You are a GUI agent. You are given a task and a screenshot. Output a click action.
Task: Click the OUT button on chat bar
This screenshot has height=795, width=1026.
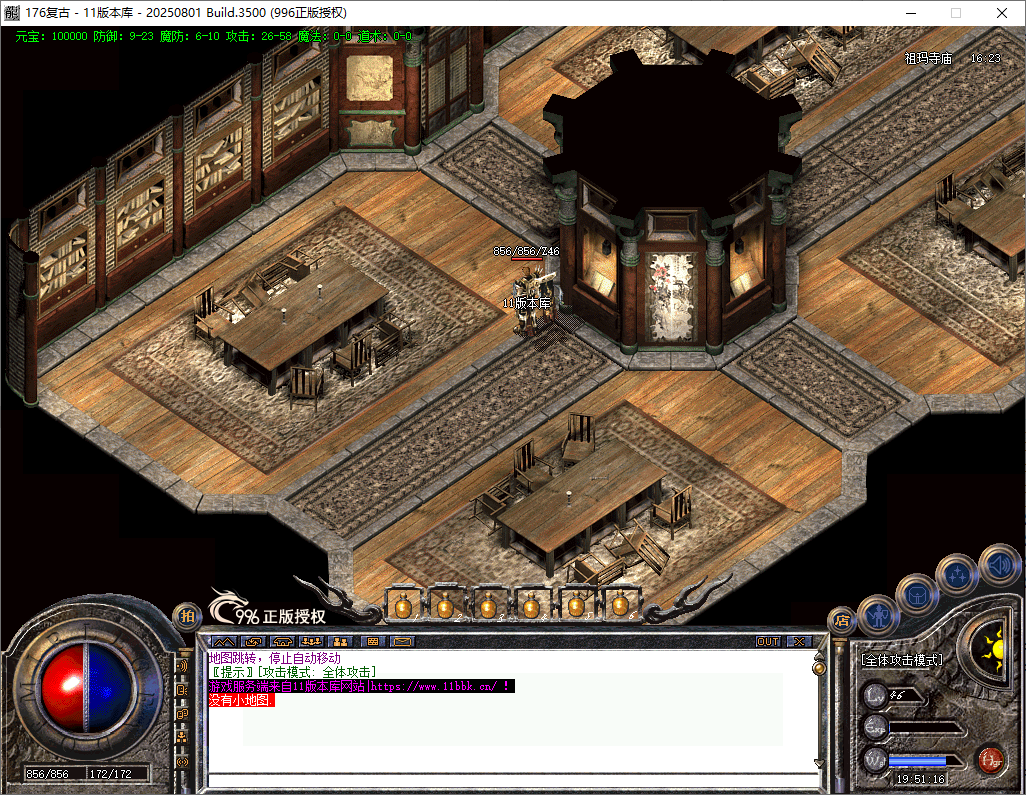click(767, 641)
